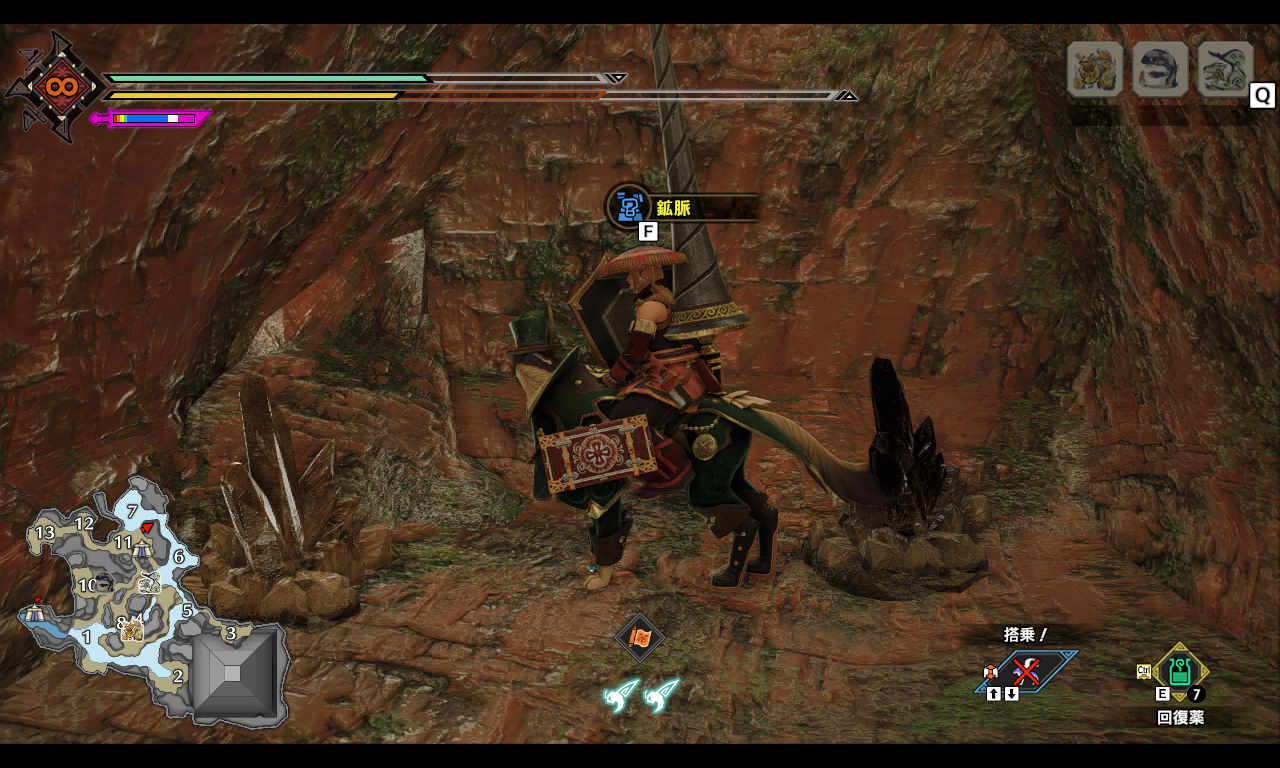Screen dimensions: 1280x768
Task: Click the golden monster marker at area 8
Action: tap(133, 630)
